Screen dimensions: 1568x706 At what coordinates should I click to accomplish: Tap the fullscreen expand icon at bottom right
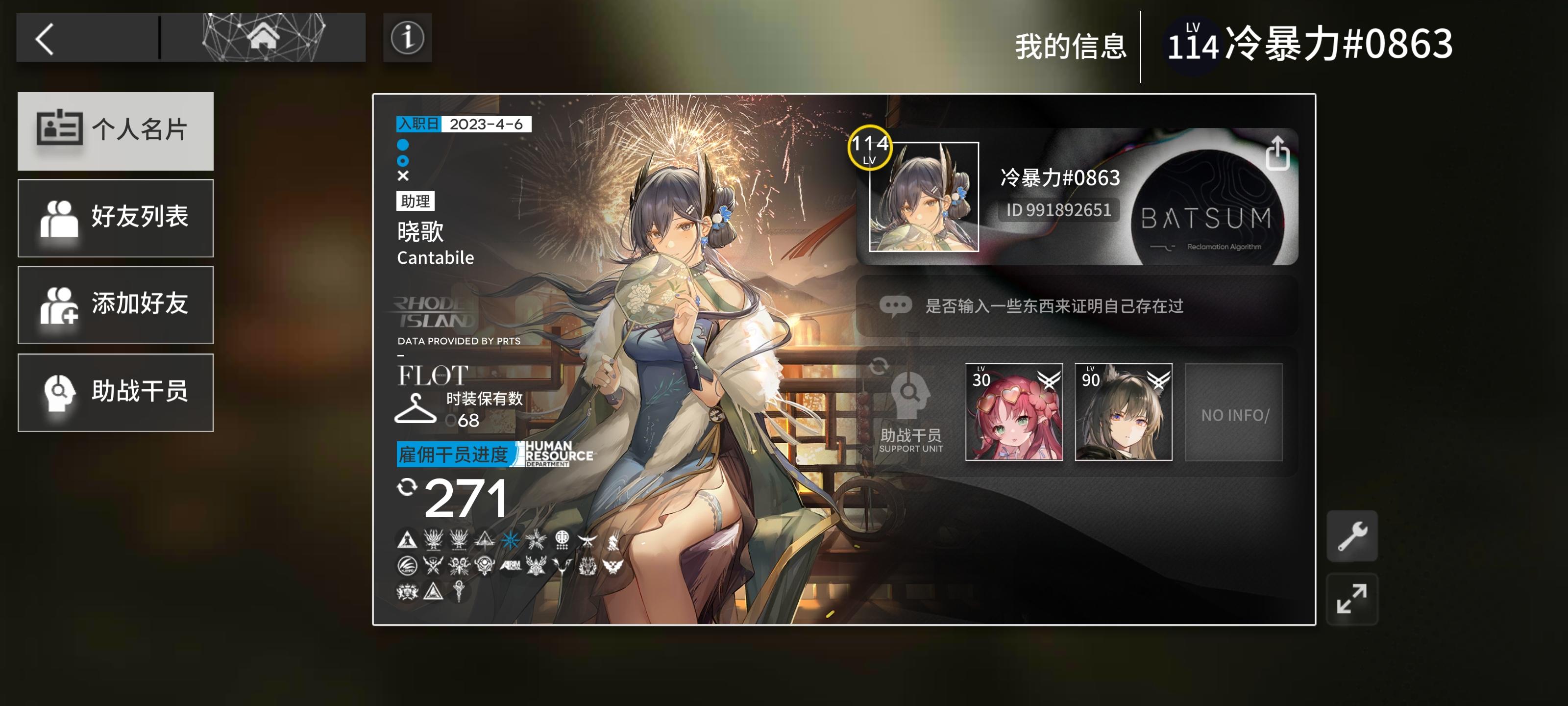coord(1352,598)
